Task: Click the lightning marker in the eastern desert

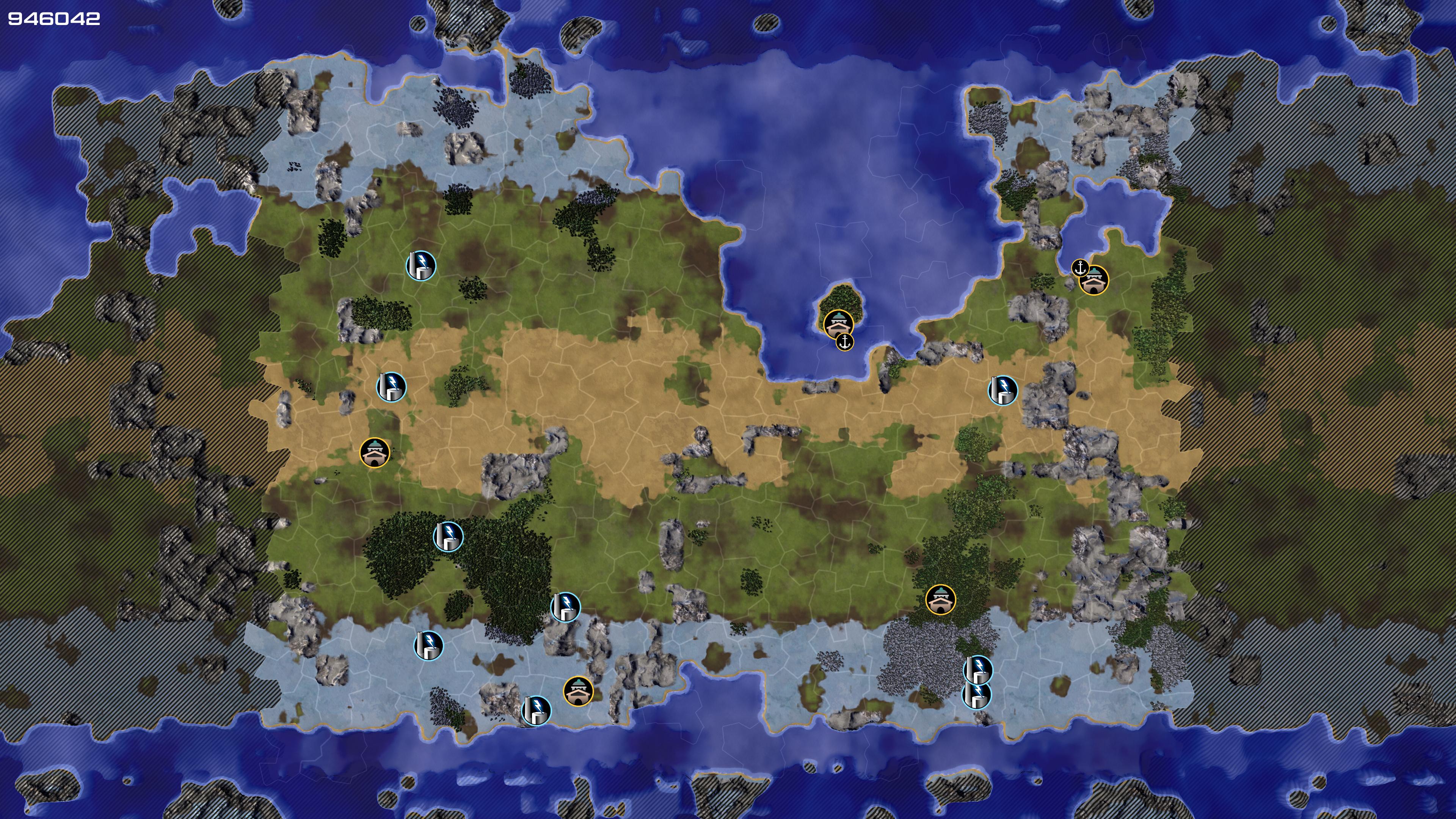Action: 1003,390
